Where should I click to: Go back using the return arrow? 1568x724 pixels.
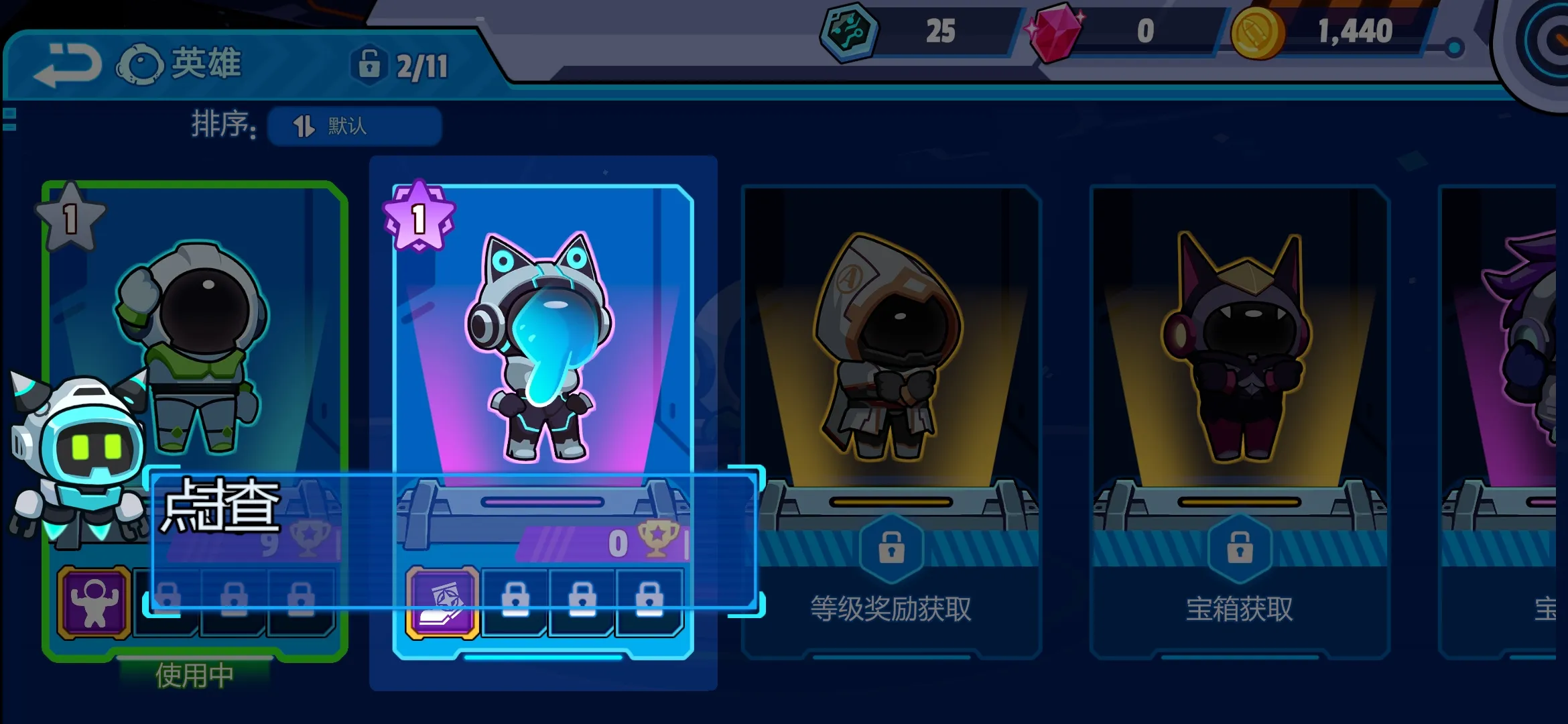pyautogui.click(x=67, y=65)
